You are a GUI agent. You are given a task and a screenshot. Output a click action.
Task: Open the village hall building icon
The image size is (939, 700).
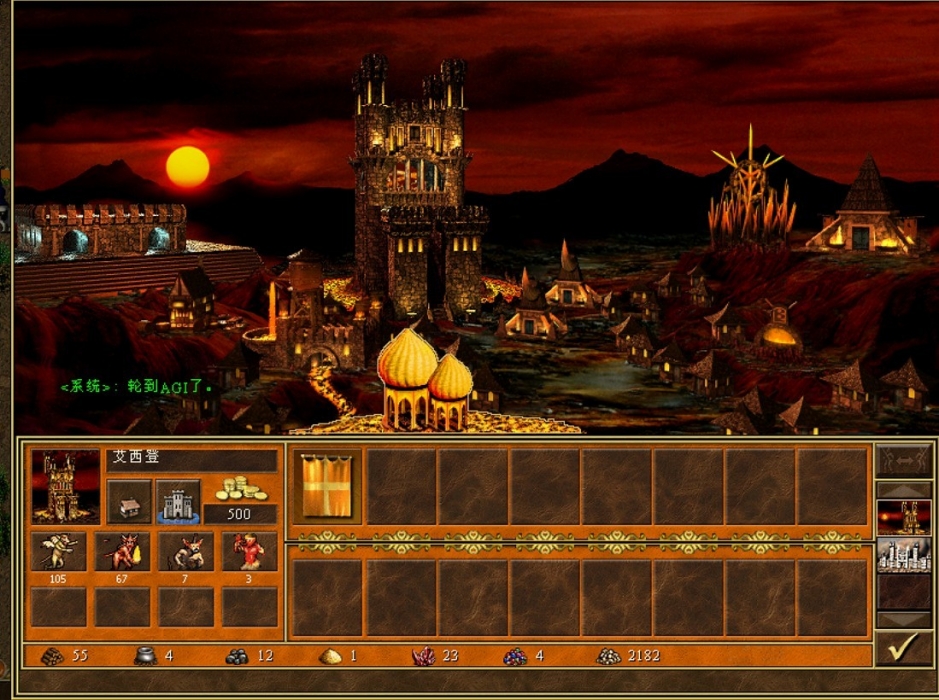tap(129, 502)
